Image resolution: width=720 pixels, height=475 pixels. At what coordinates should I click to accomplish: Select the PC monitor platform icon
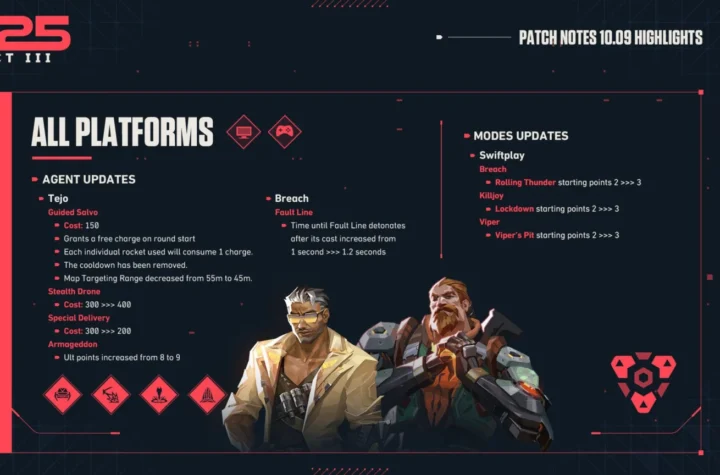243,131
